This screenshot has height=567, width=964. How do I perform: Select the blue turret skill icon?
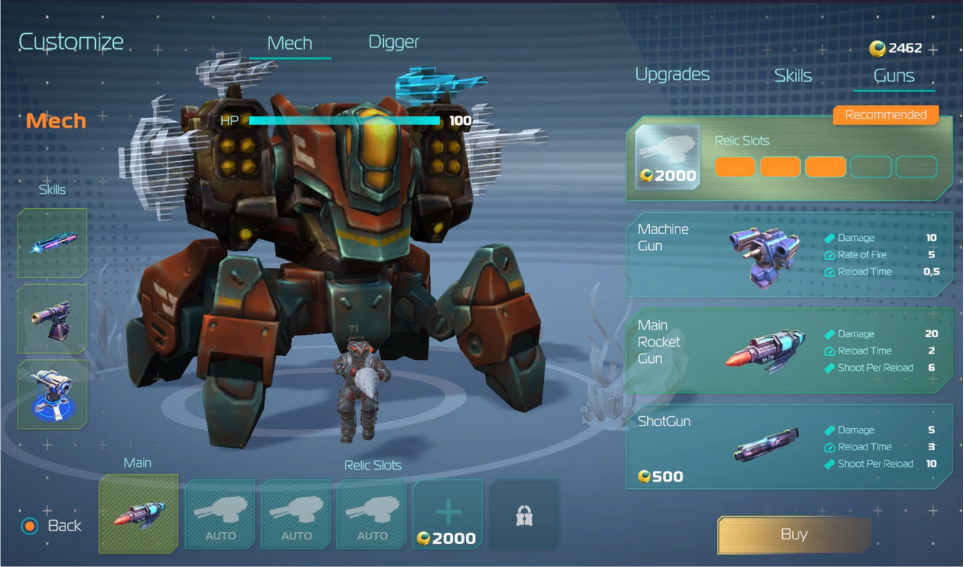pyautogui.click(x=52, y=394)
